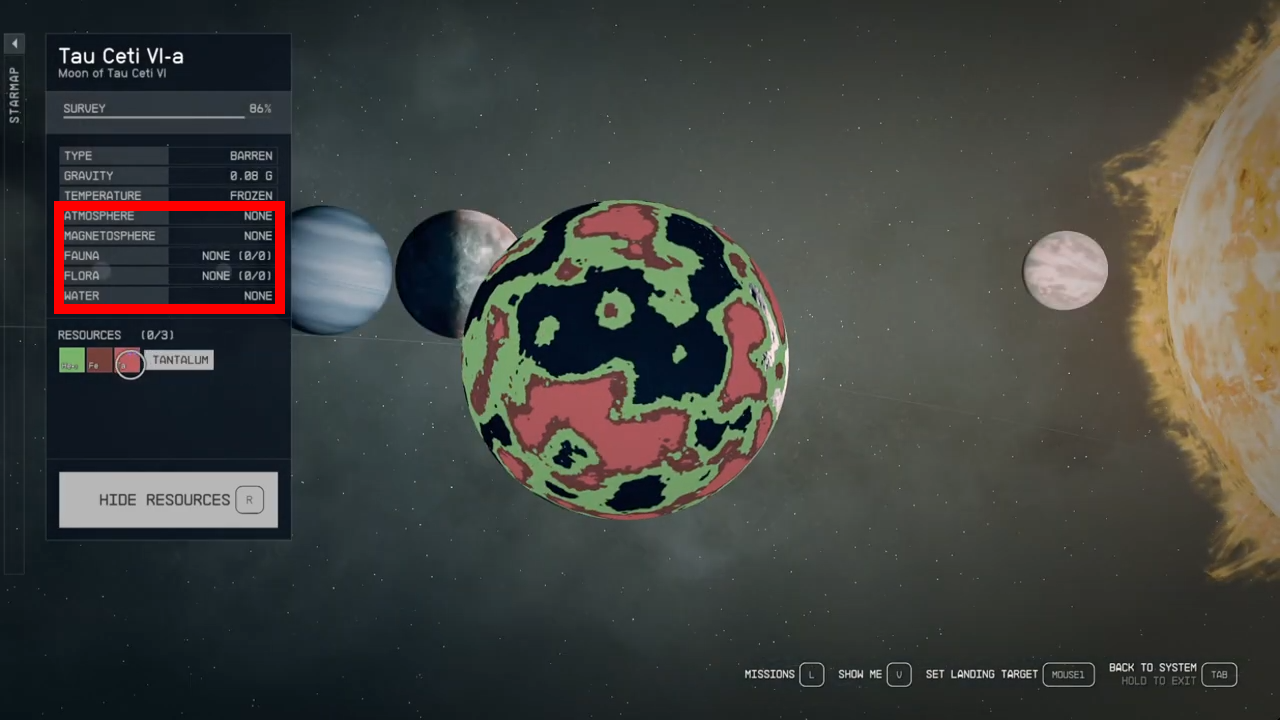Click the Show Me option
Screen dimensions: 1280x720
(x=861, y=674)
